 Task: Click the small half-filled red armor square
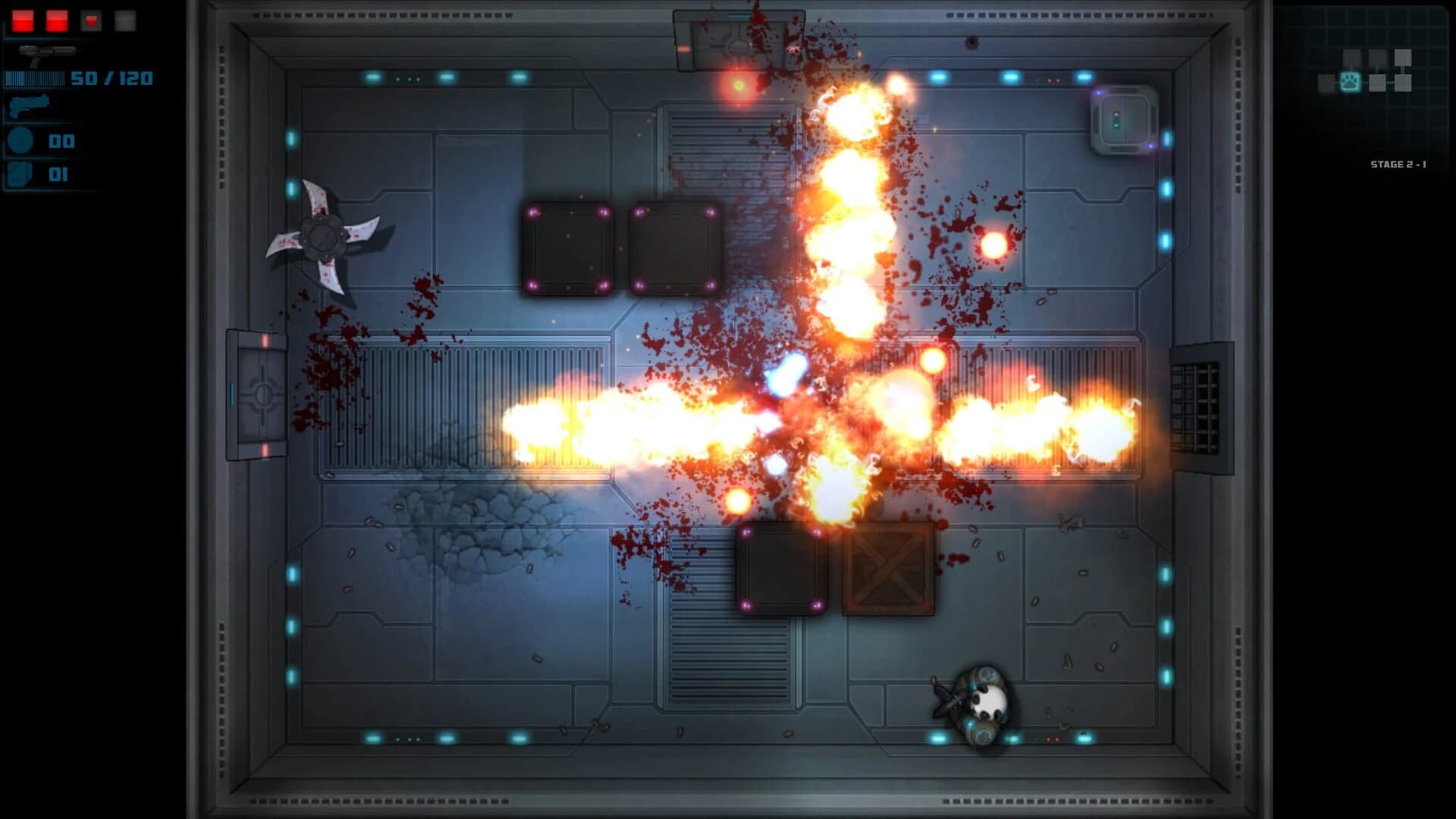[x=91, y=19]
